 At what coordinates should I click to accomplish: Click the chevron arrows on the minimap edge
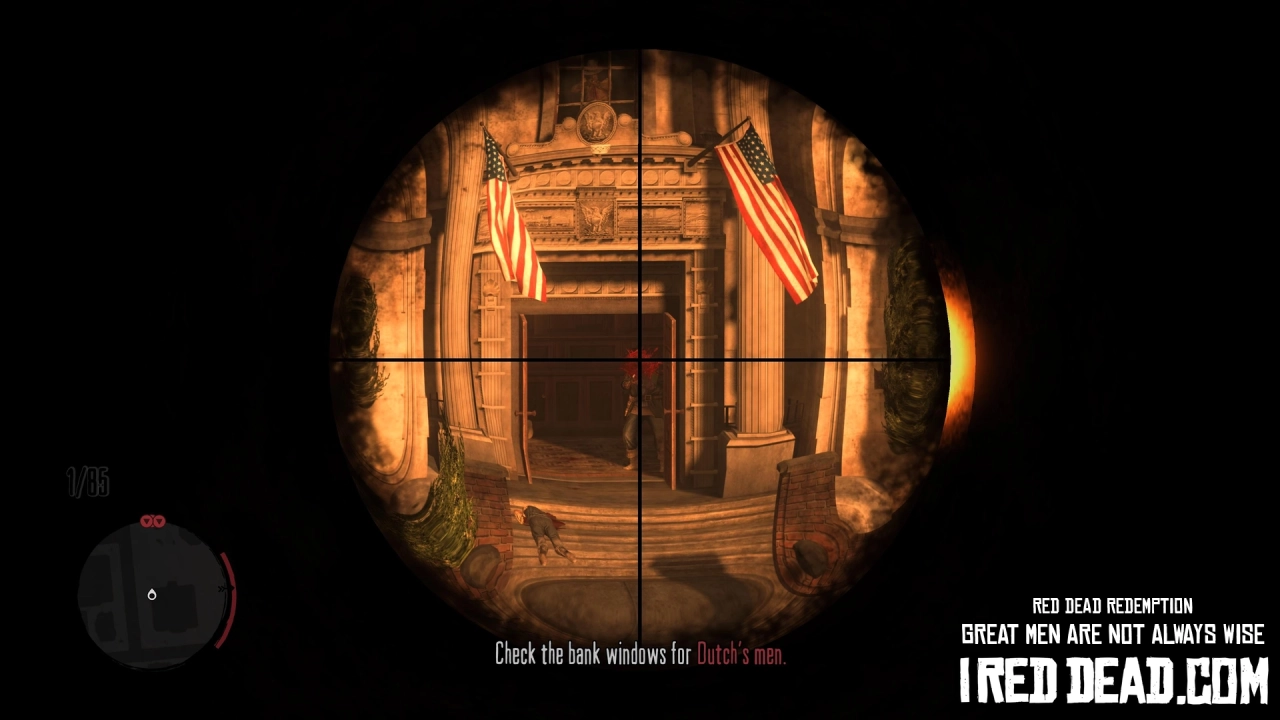tap(219, 589)
